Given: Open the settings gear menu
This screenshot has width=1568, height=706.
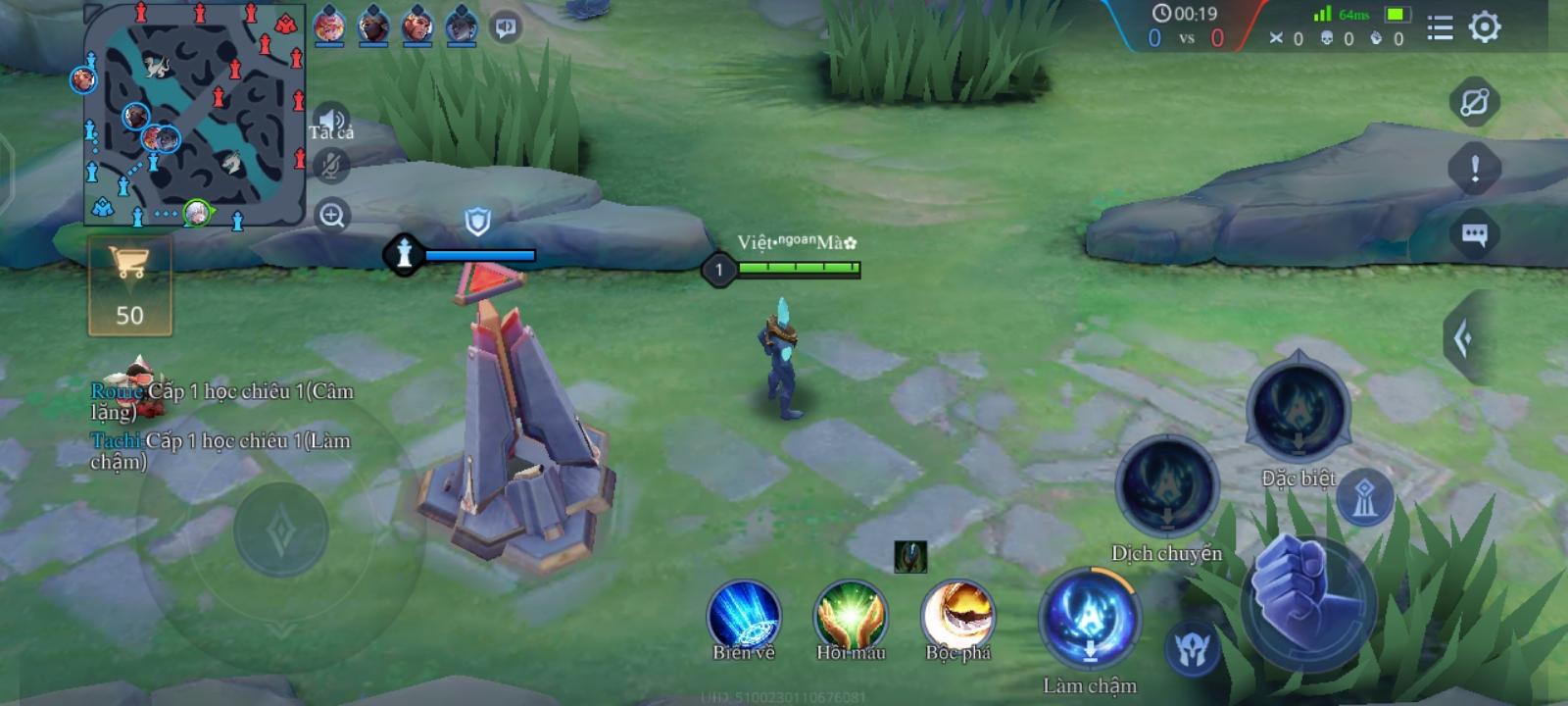Looking at the screenshot, I should pyautogui.click(x=1485, y=27).
